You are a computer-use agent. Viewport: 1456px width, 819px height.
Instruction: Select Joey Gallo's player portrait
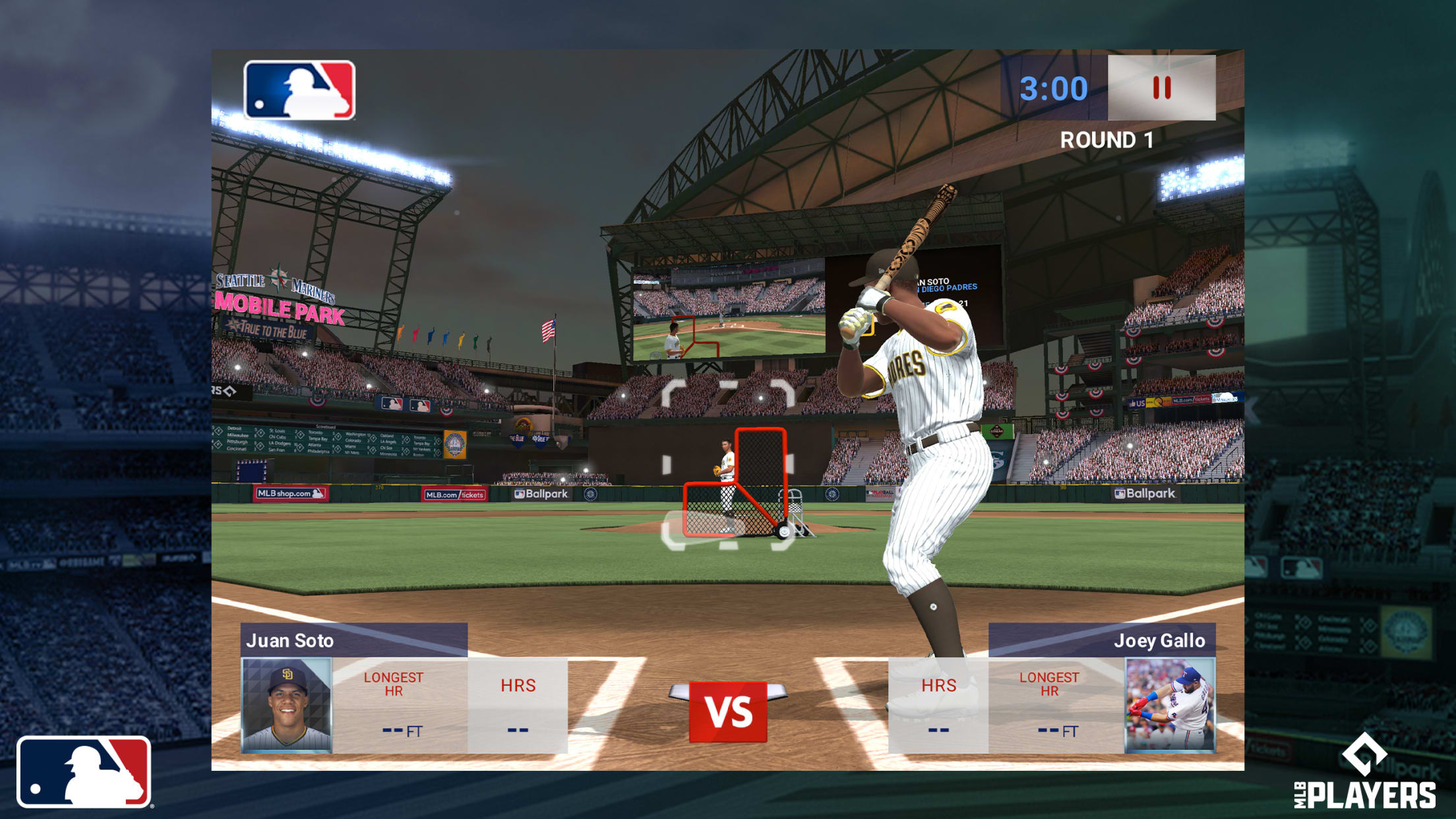[1169, 705]
